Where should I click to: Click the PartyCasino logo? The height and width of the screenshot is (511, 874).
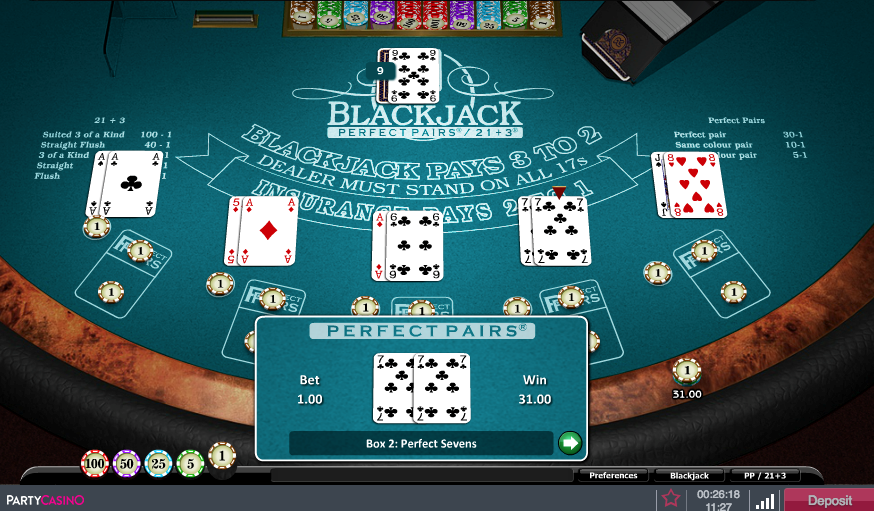45,500
